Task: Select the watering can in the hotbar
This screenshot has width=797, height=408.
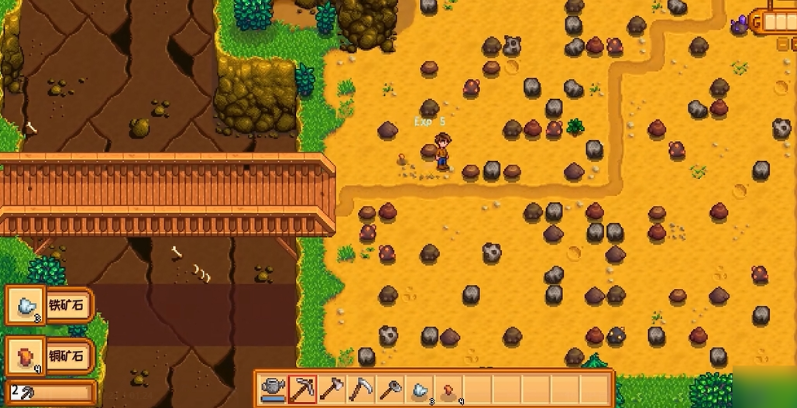Action: coord(272,388)
